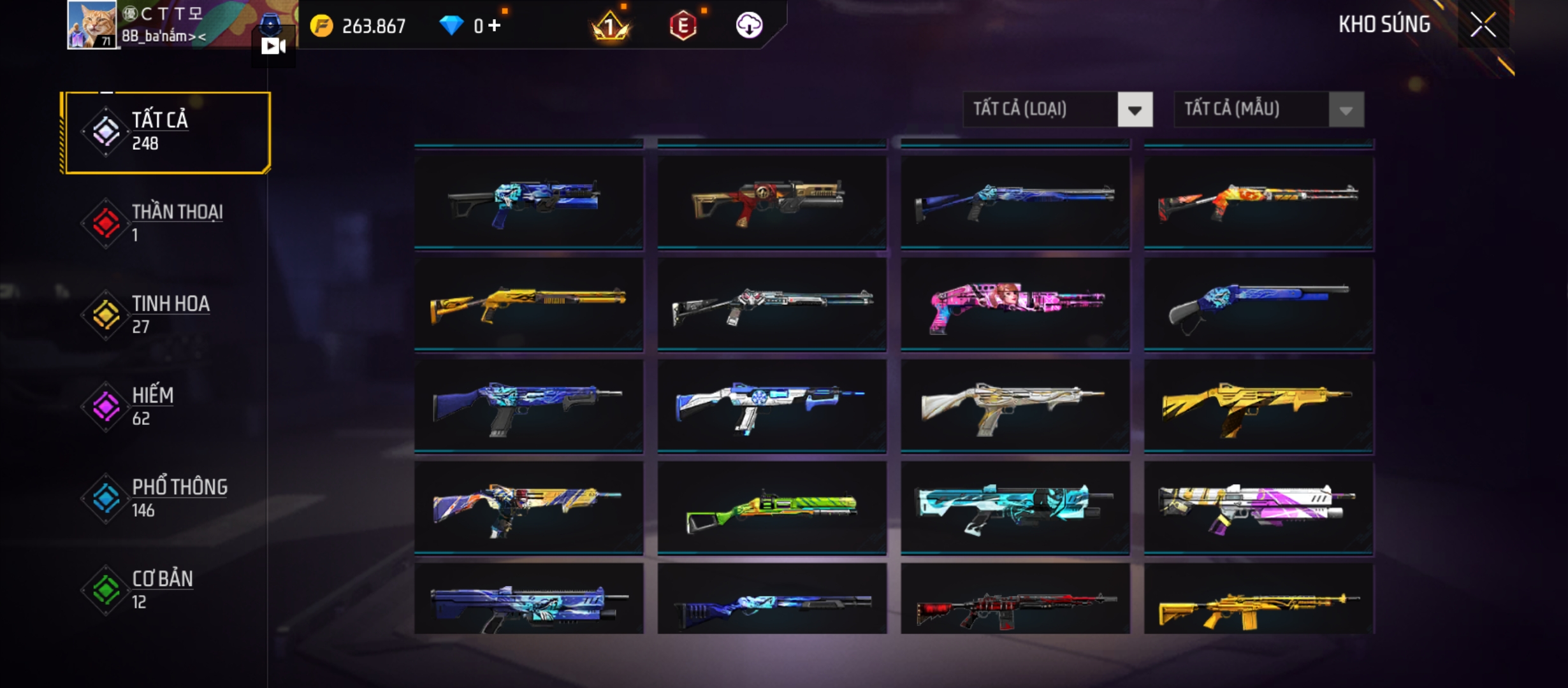Click the player avatar with cat picture
This screenshot has height=688, width=1568.
[92, 24]
